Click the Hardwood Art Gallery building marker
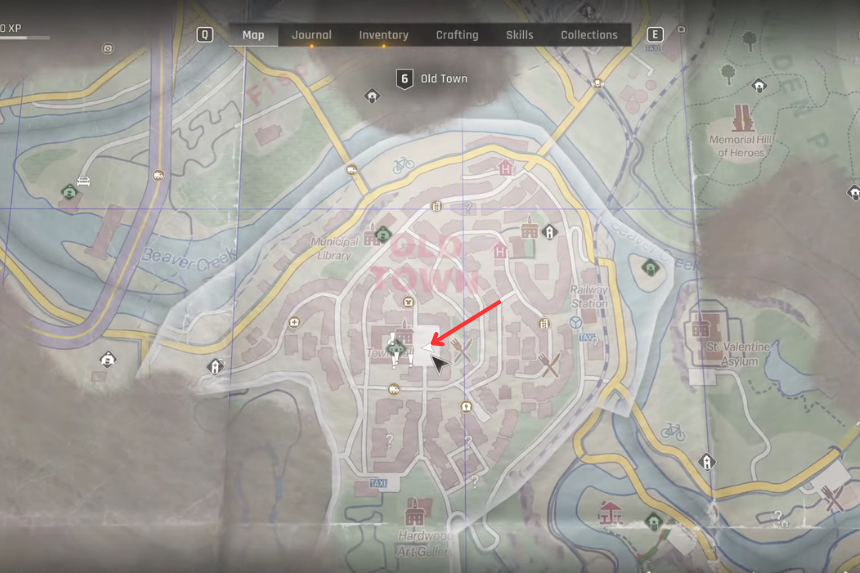 point(413,512)
